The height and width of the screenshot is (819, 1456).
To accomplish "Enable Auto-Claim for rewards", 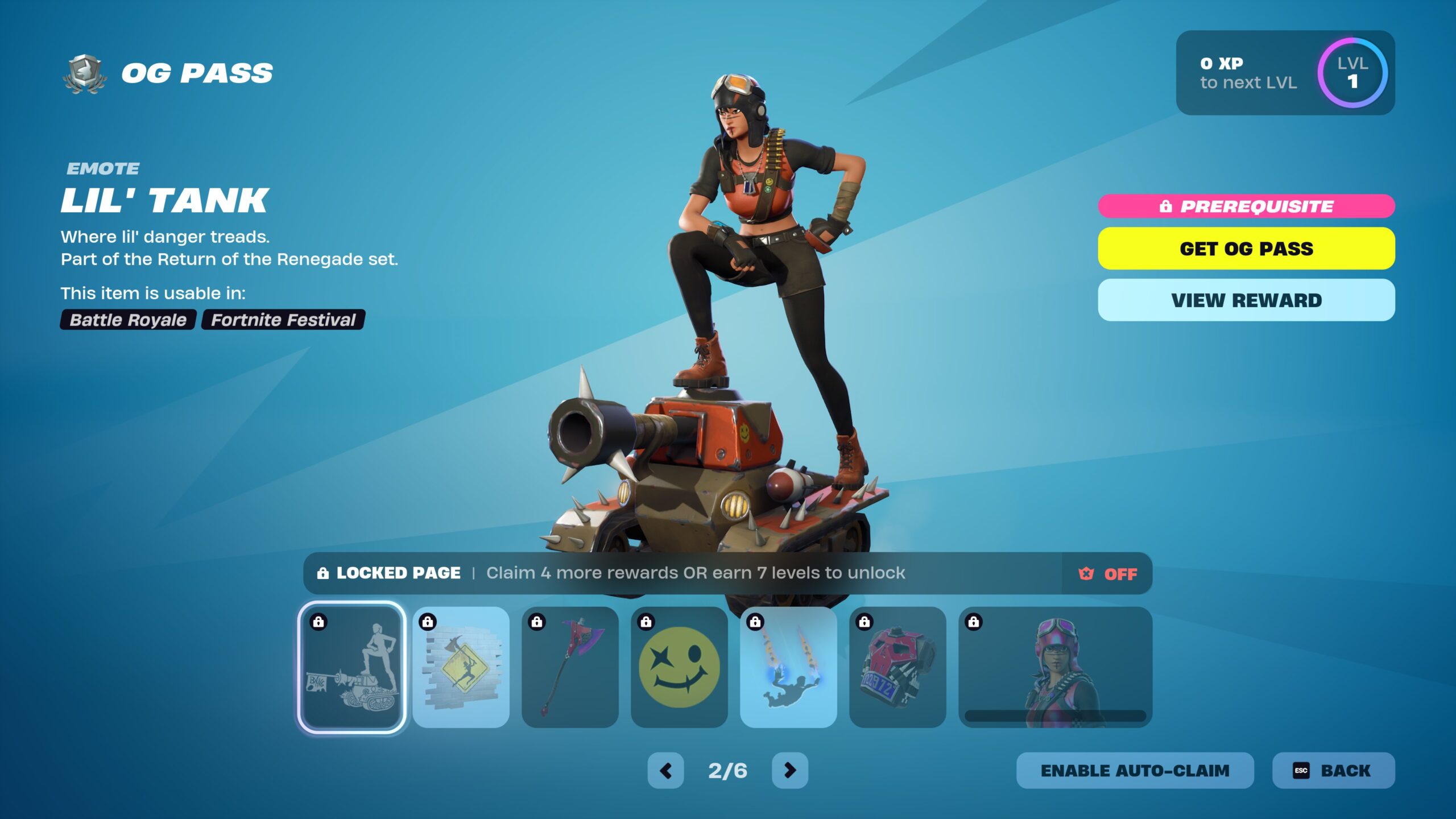I will click(1135, 770).
